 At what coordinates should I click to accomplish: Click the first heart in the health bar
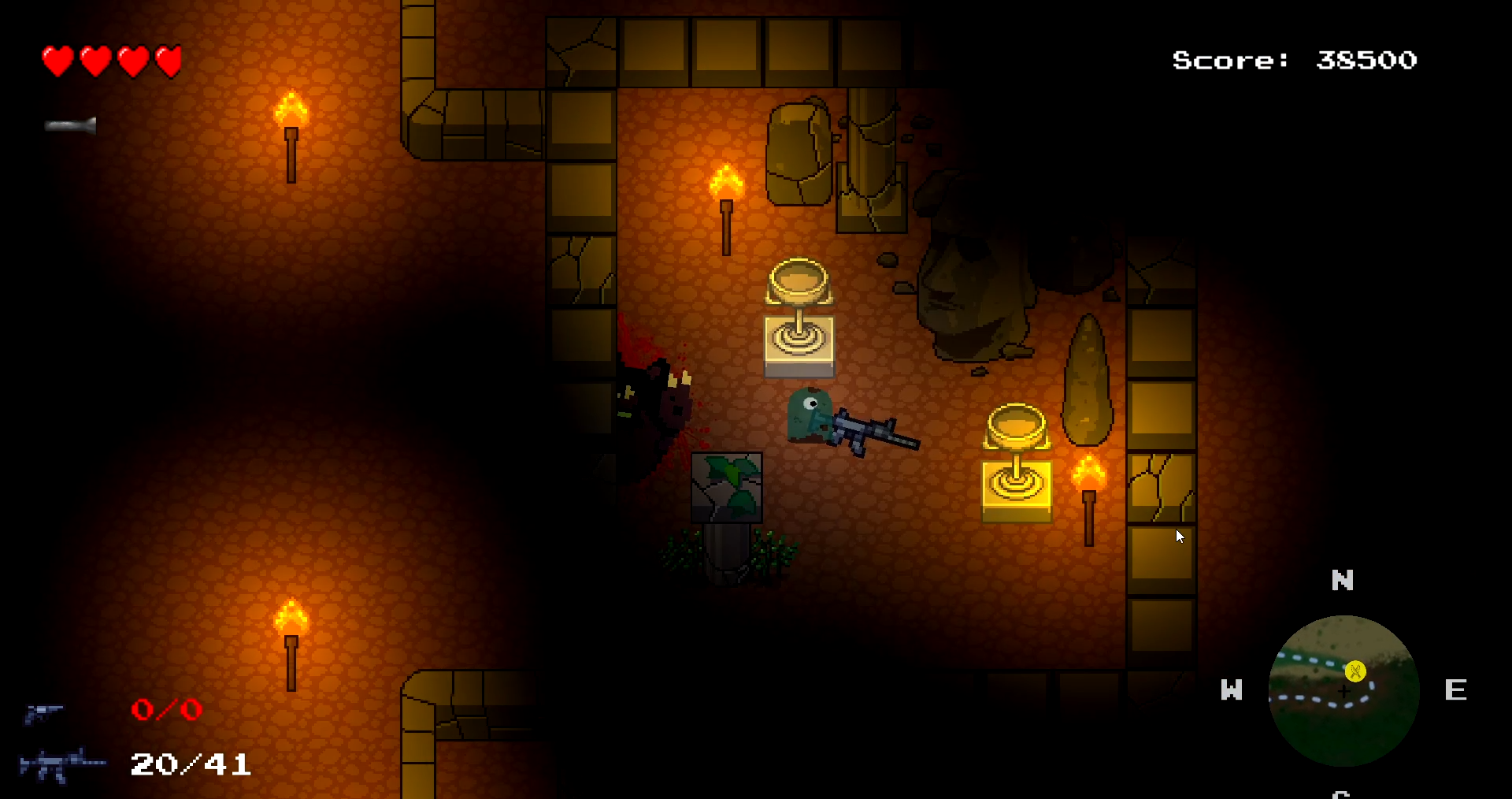[57, 61]
